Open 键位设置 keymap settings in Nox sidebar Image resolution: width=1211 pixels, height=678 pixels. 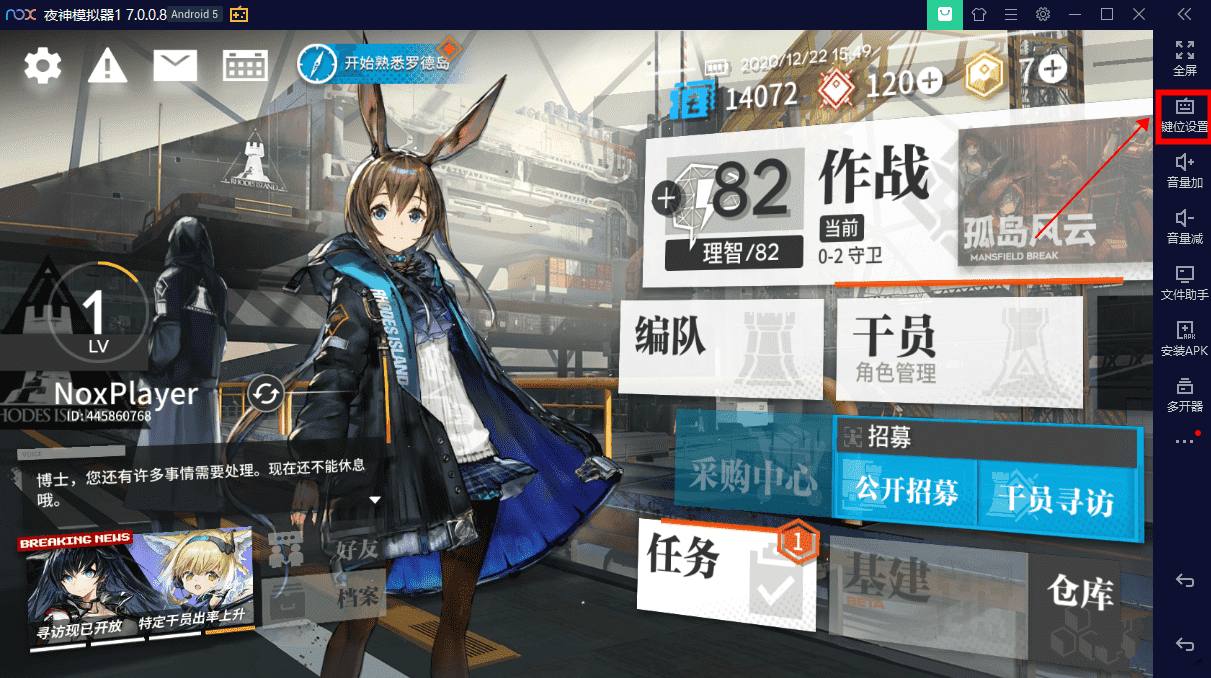point(1184,116)
